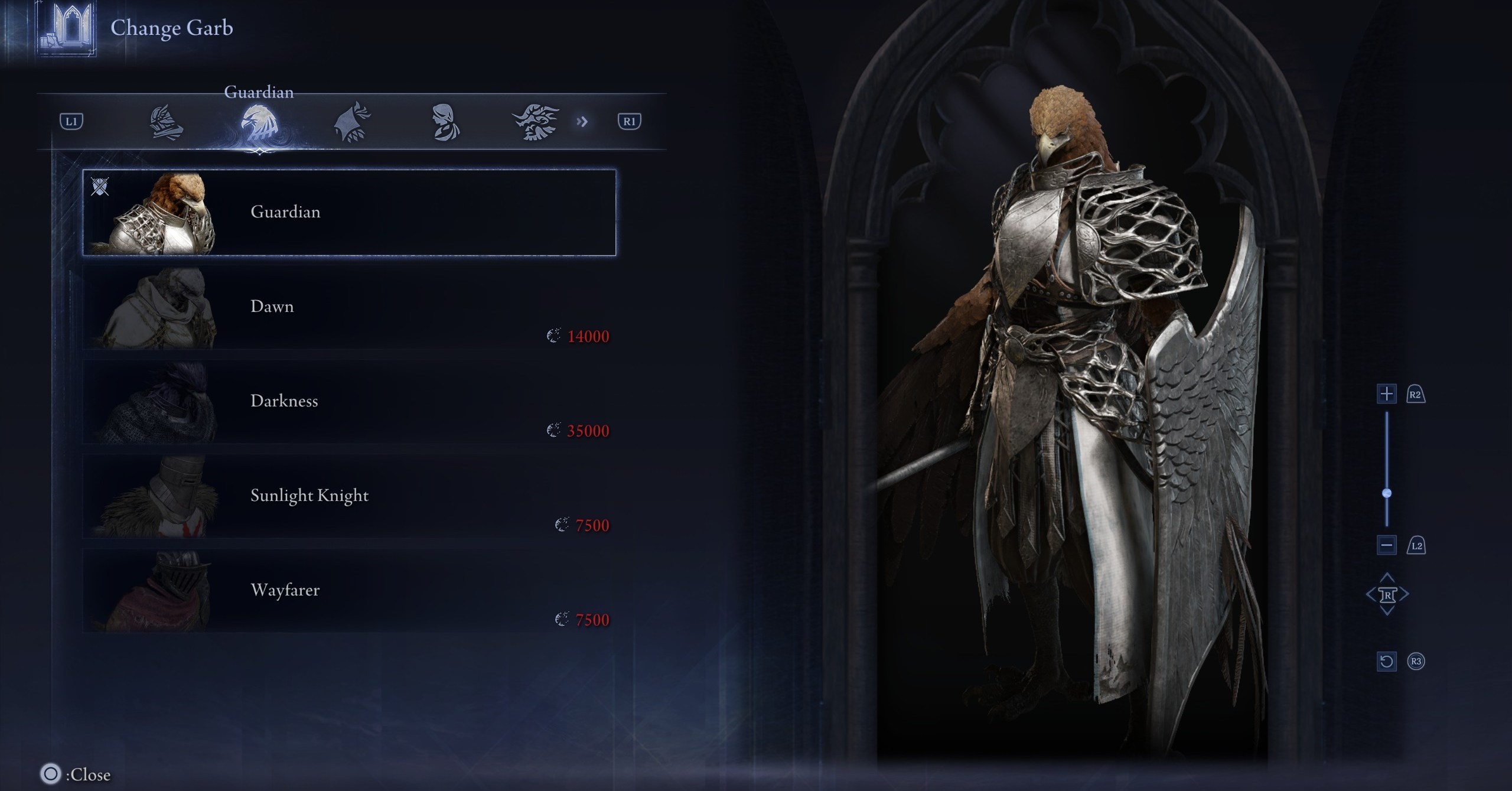Image resolution: width=1512 pixels, height=791 pixels.
Task: Reset the character preview view
Action: tap(1386, 661)
